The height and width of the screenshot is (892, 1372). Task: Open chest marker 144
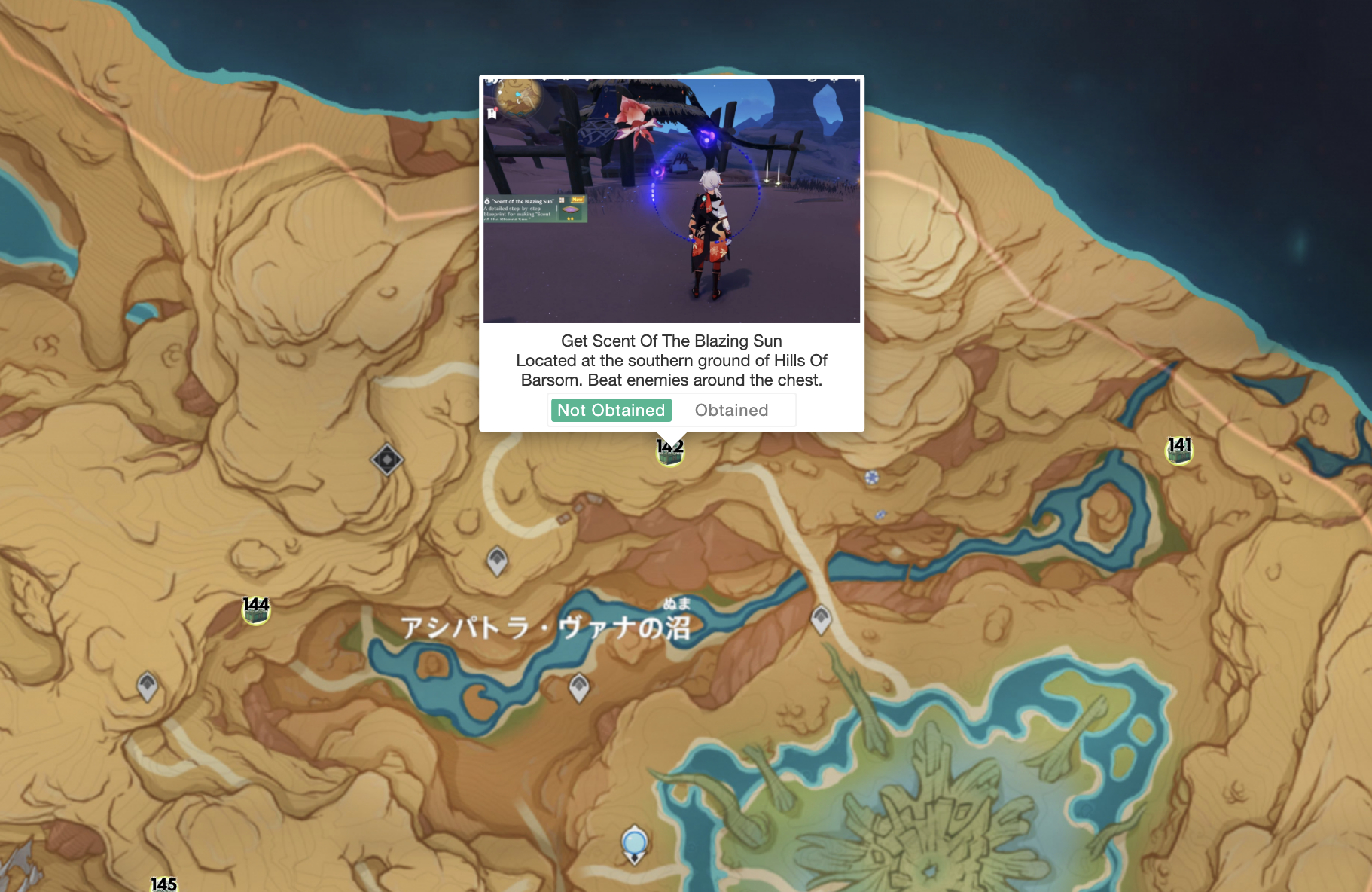click(x=256, y=610)
